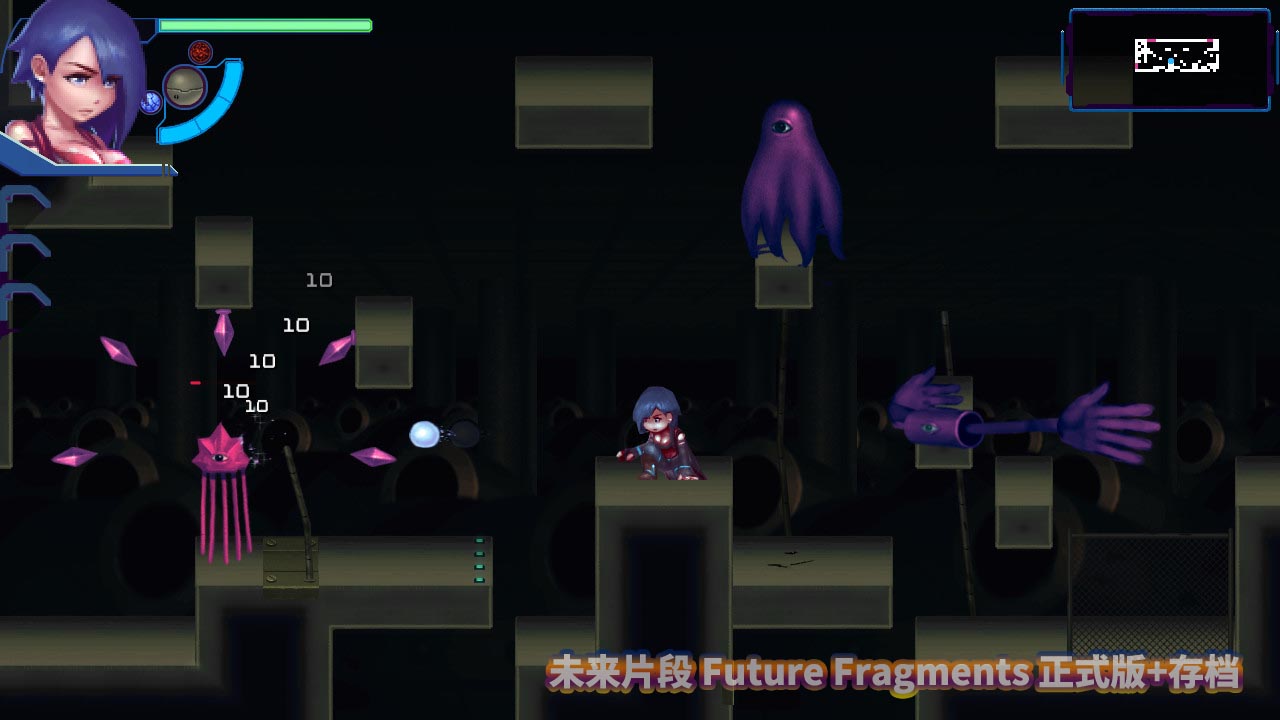
Task: Select a pink room marker on the minimap
Action: click(x=1153, y=40)
